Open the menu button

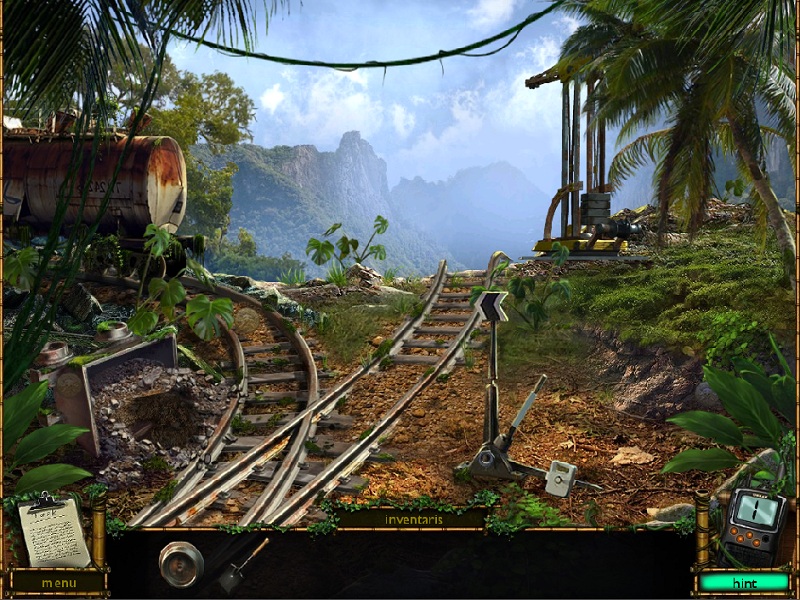(58, 582)
